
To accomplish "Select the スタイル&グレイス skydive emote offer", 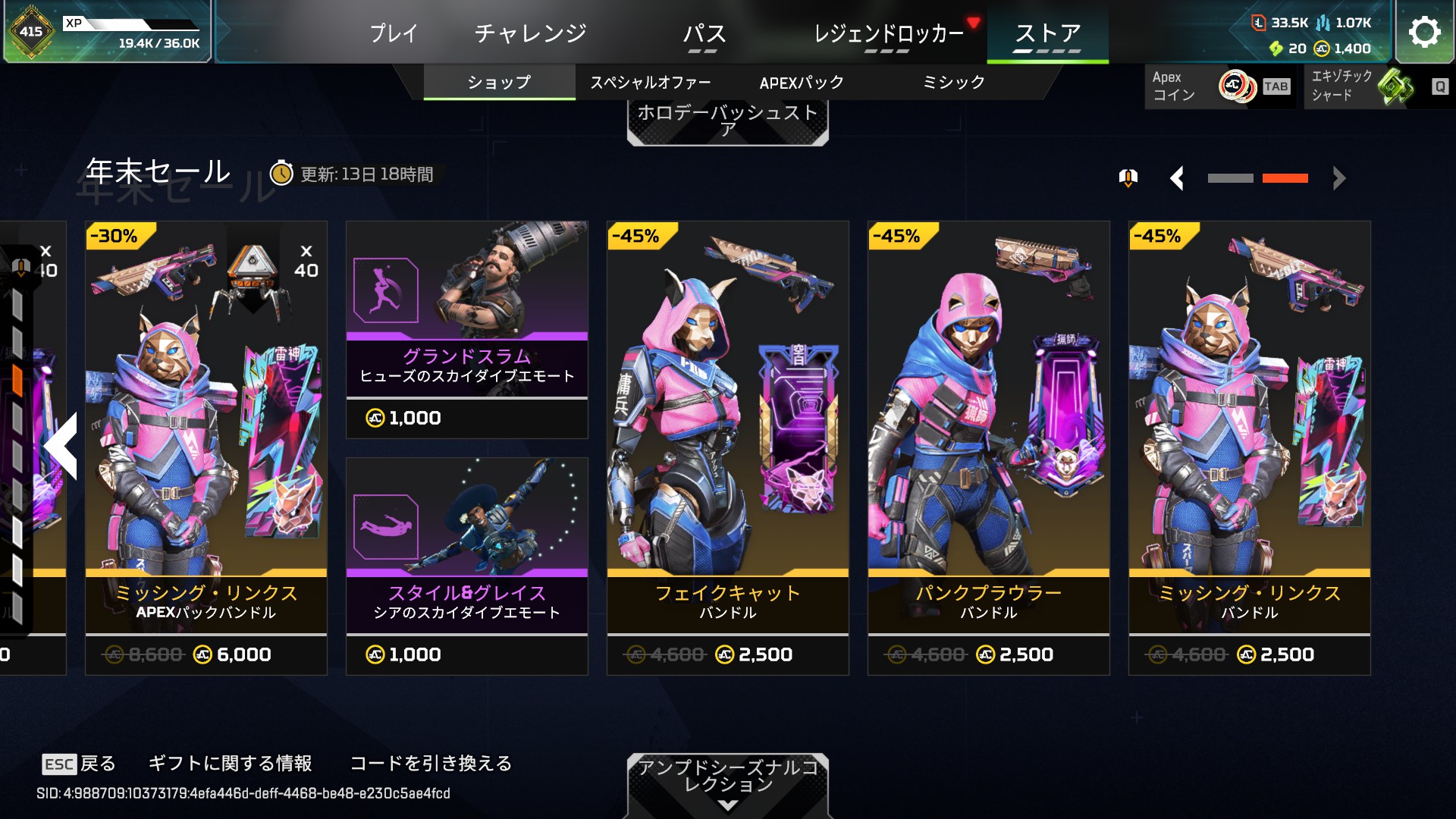I will tap(467, 566).
